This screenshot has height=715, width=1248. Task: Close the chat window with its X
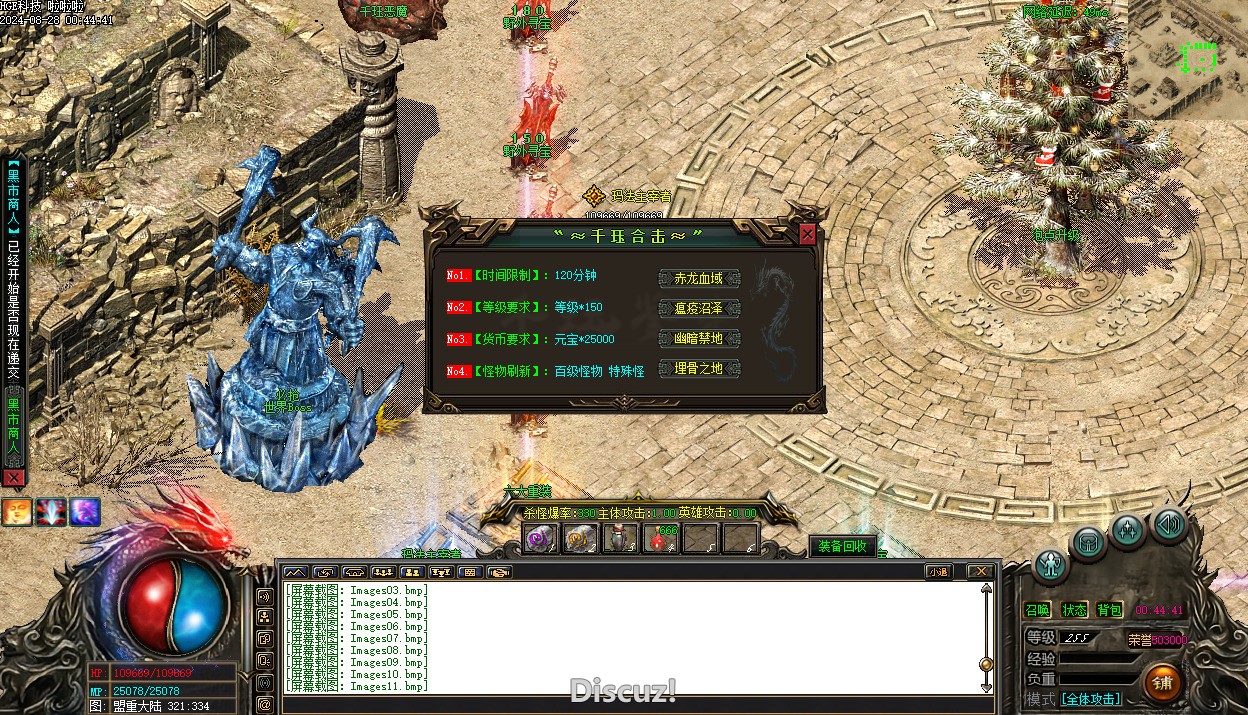[x=980, y=572]
